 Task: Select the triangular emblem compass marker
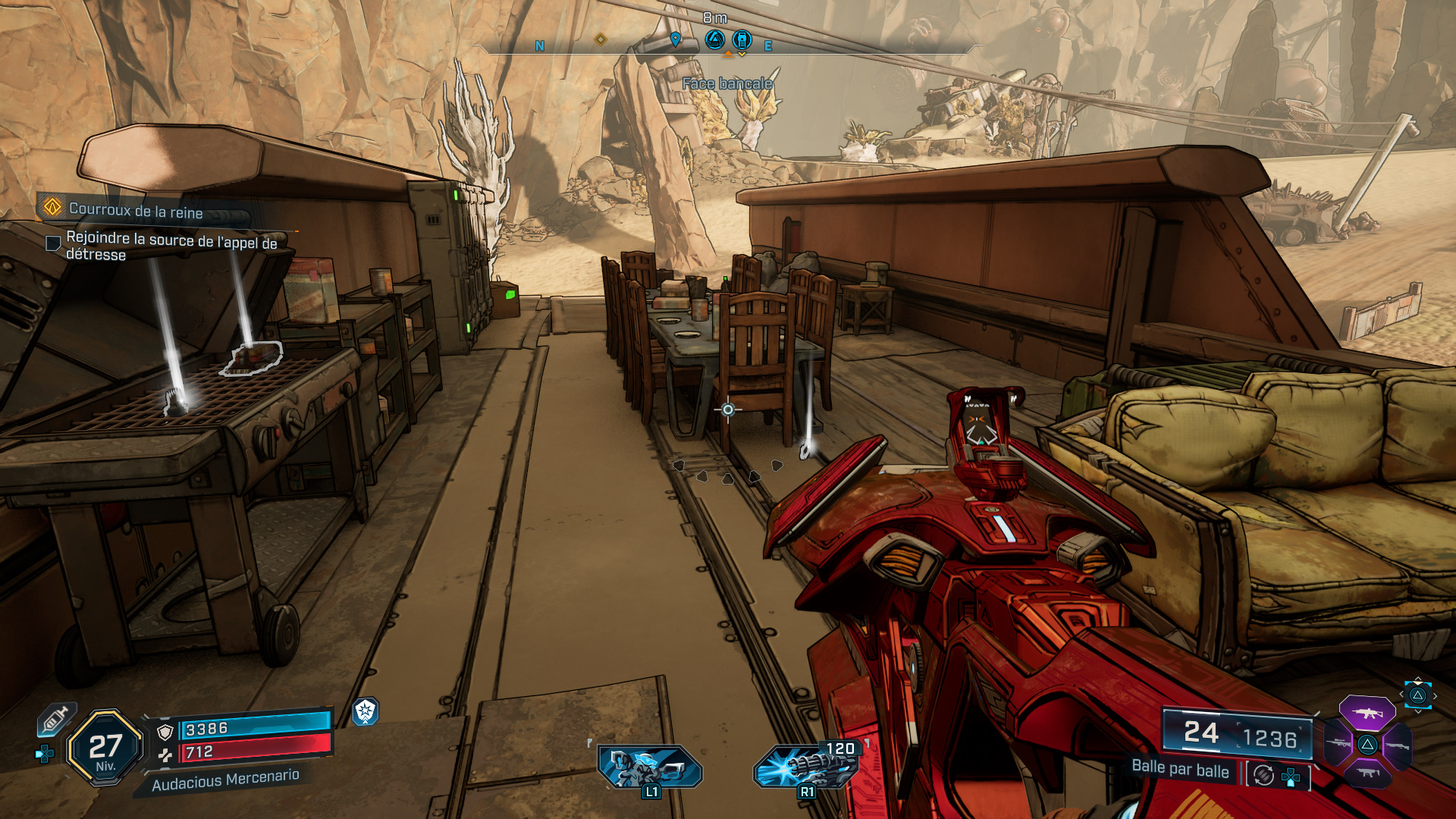click(714, 39)
